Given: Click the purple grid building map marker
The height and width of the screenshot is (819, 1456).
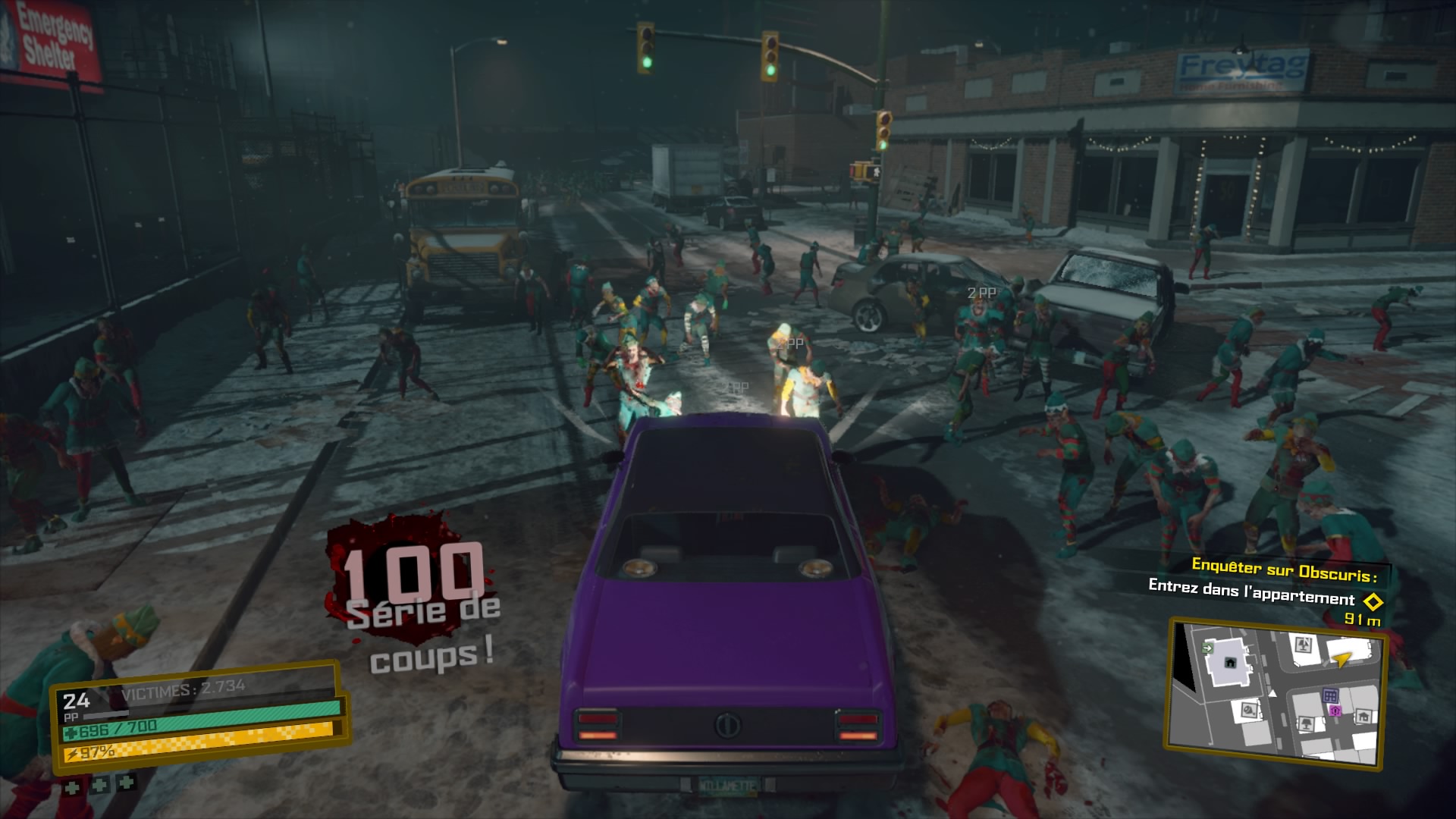Looking at the screenshot, I should pos(1329,696).
